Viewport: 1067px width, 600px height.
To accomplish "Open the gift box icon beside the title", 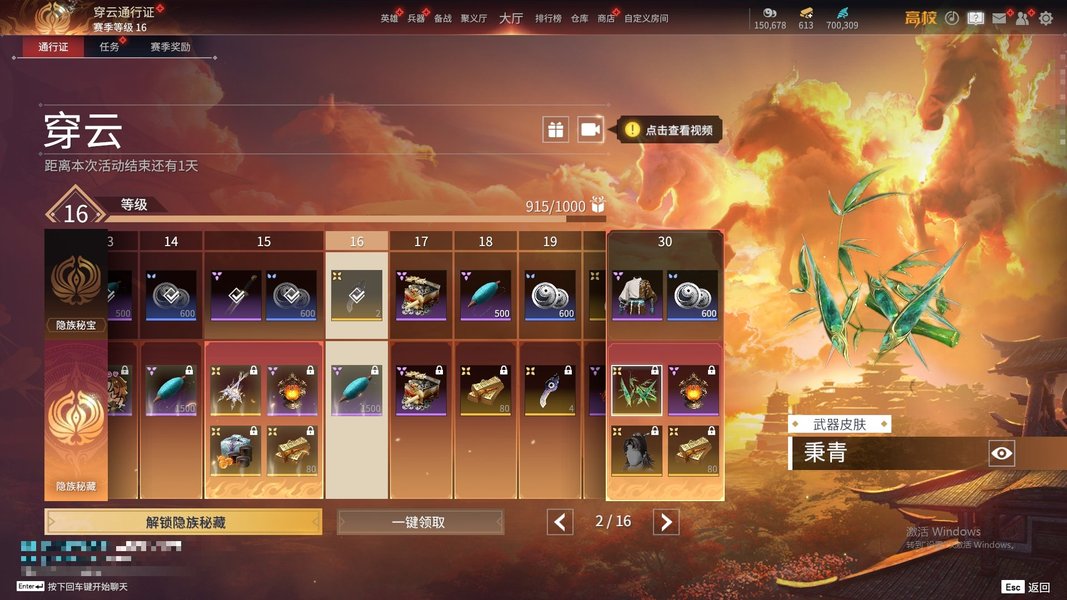I will (555, 129).
